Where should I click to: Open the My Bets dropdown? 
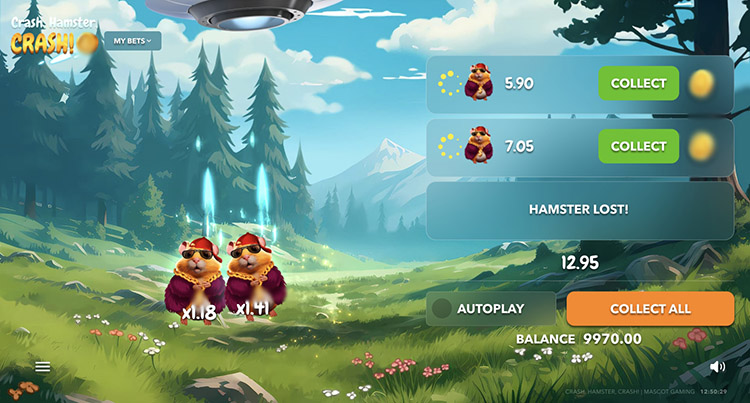(x=133, y=41)
